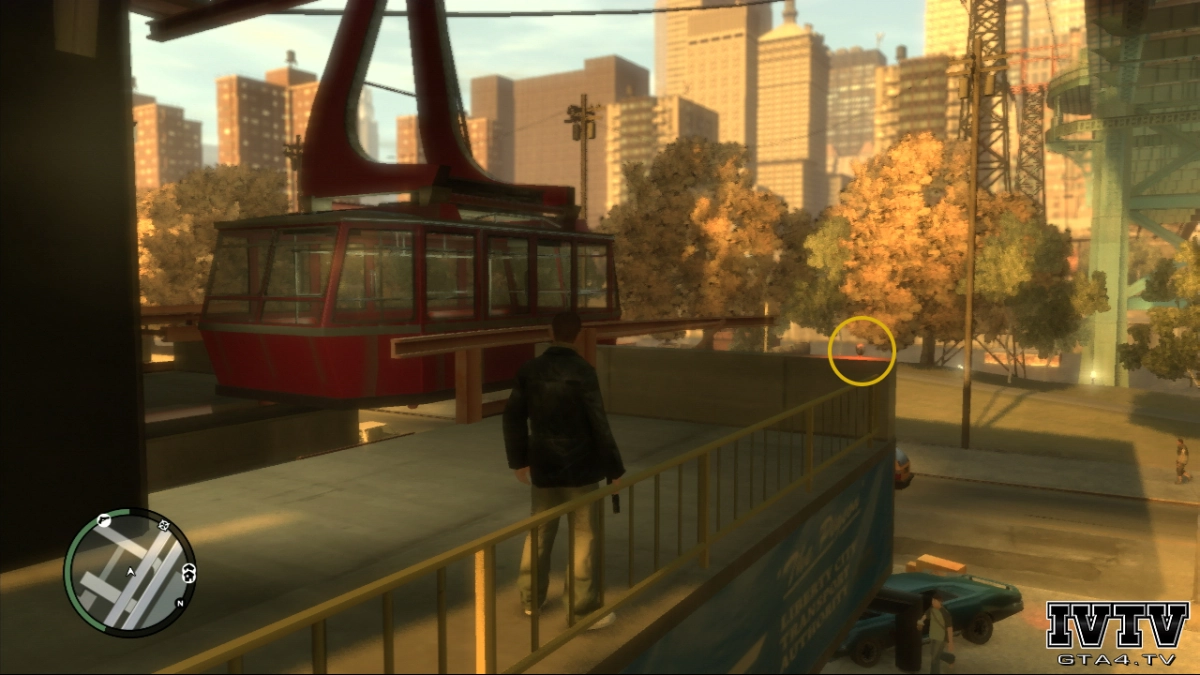1200x675 pixels.
Task: Click the circular radar minimap
Action: pos(129,571)
